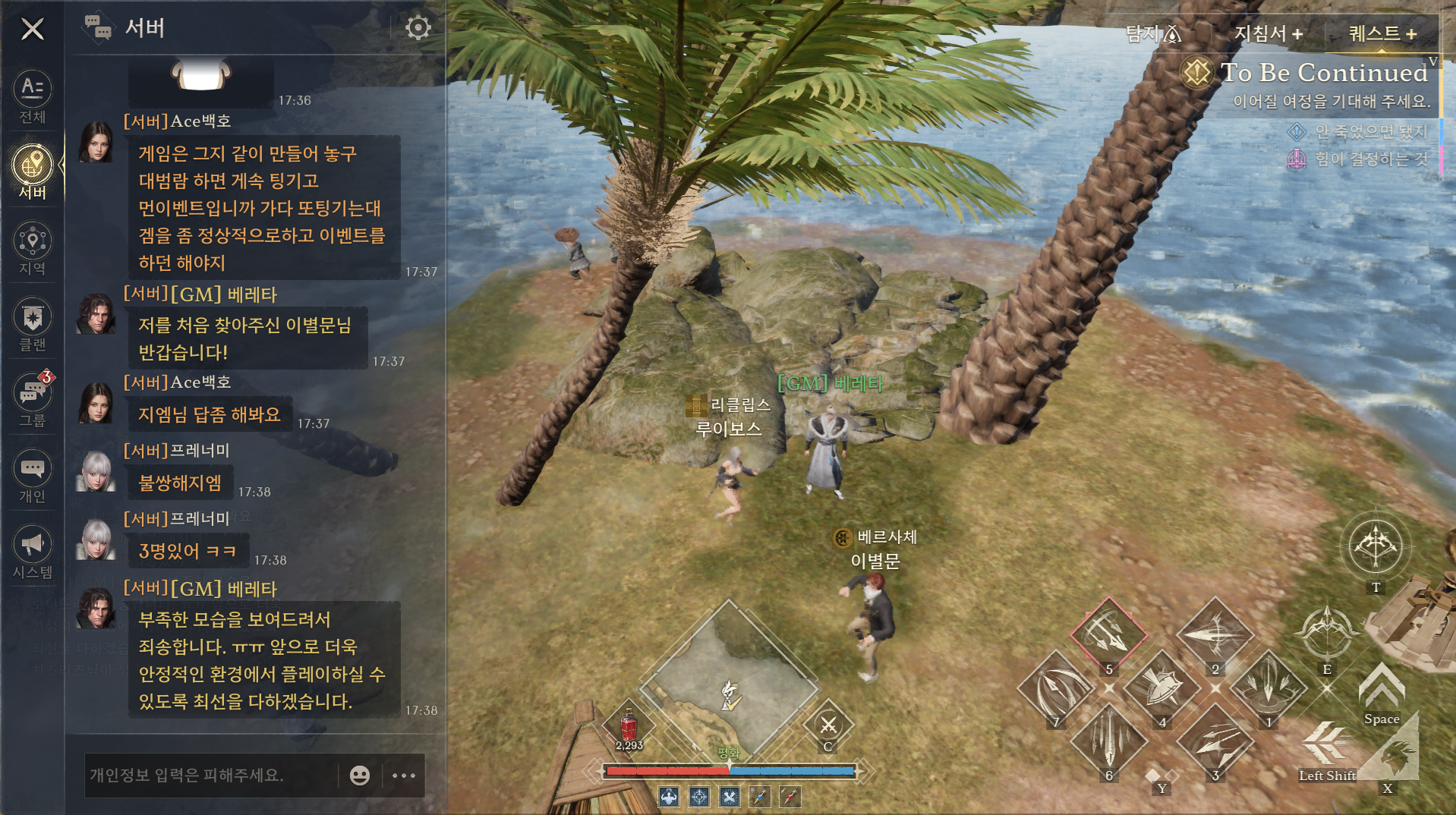The width and height of the screenshot is (1456, 815).
Task: Select the 퀘스트 tracker tab
Action: (x=1382, y=33)
